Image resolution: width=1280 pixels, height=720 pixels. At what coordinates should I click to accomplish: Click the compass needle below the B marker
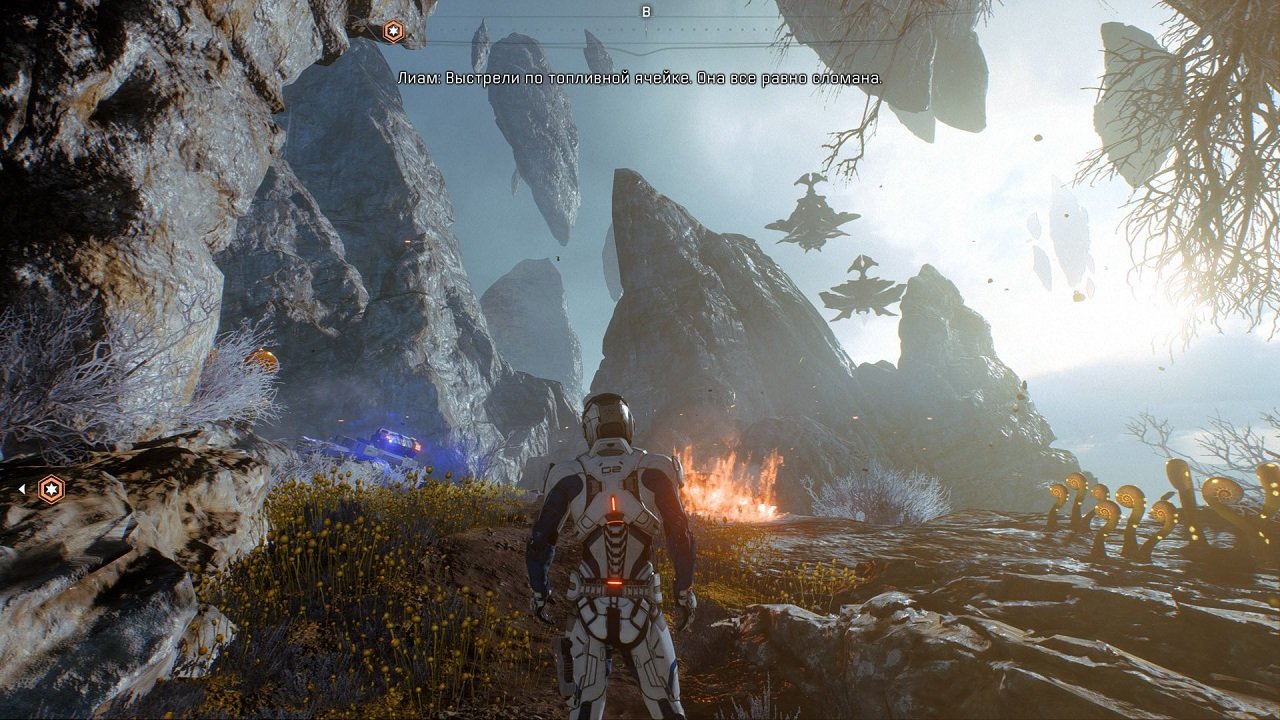(x=647, y=27)
